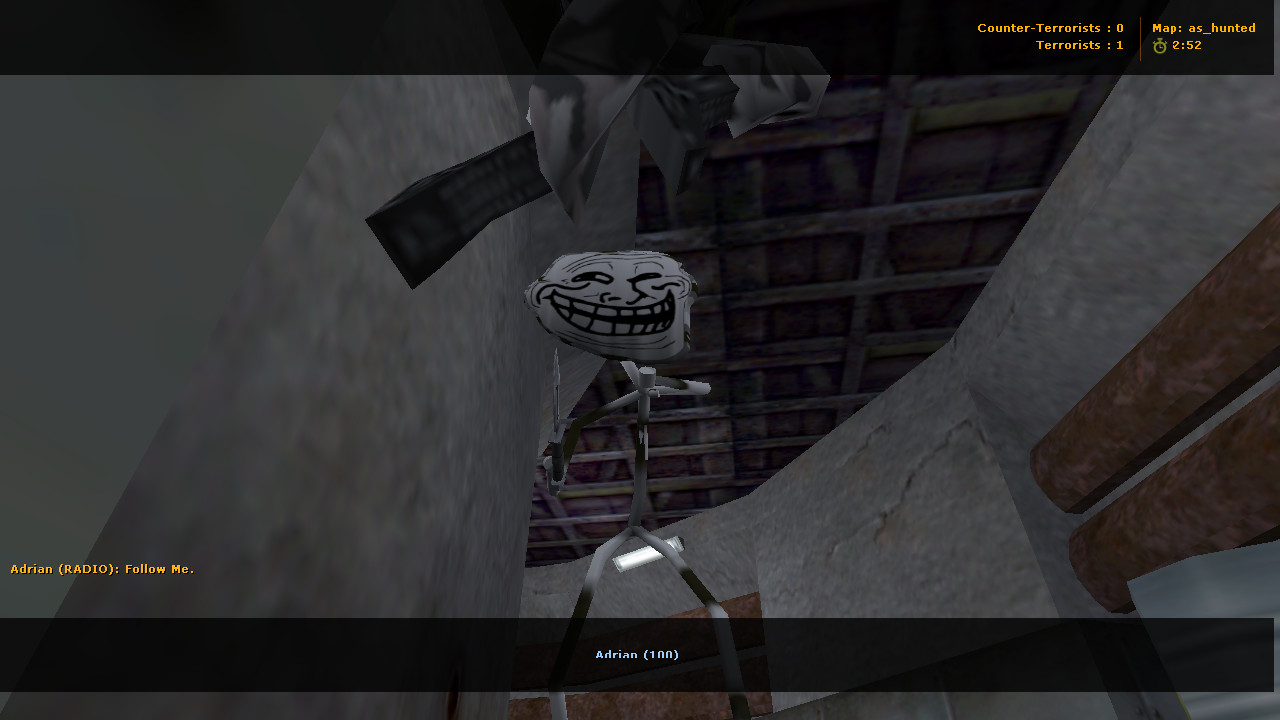Toggle the Counter-Terrorists score display

1050,28
